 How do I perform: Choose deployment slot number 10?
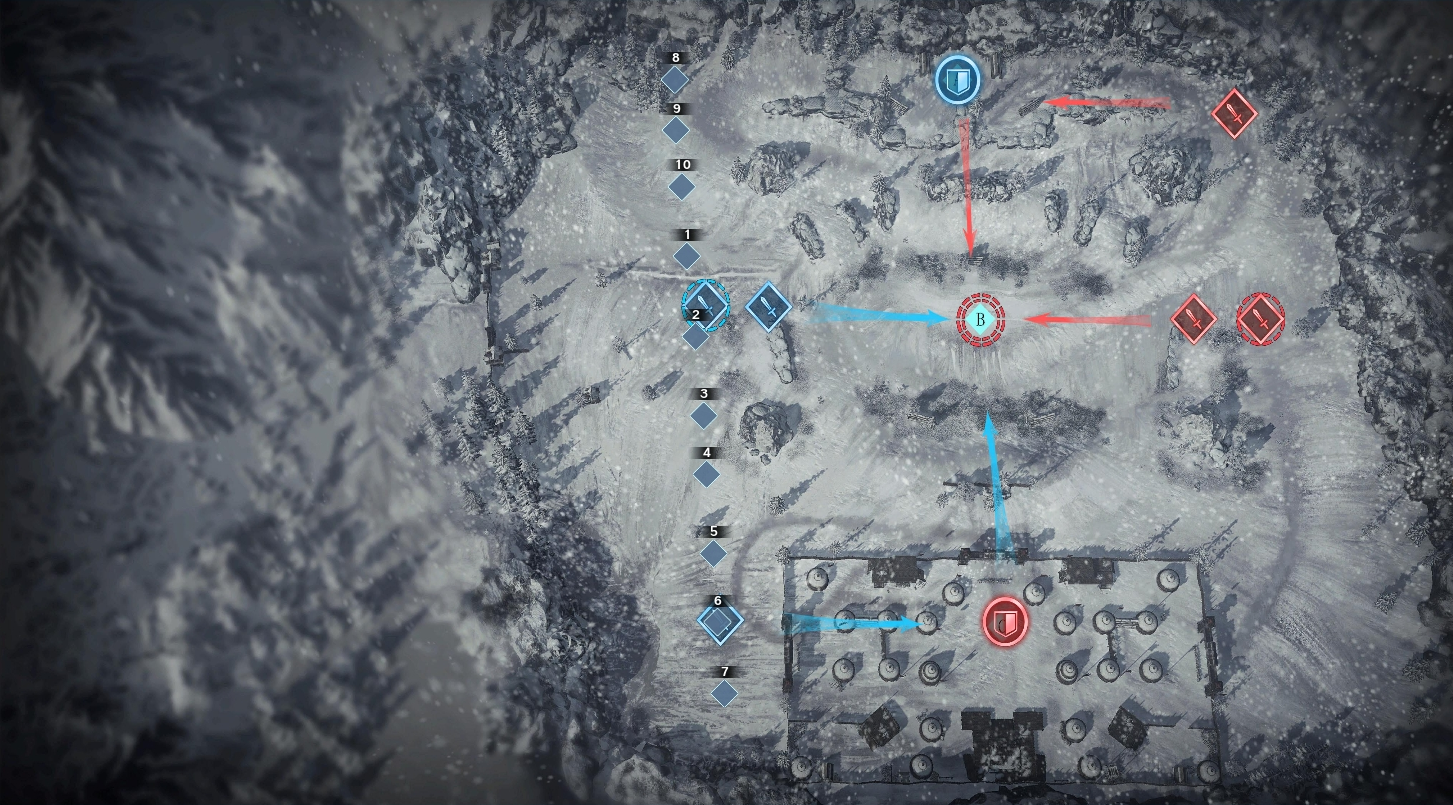click(681, 186)
